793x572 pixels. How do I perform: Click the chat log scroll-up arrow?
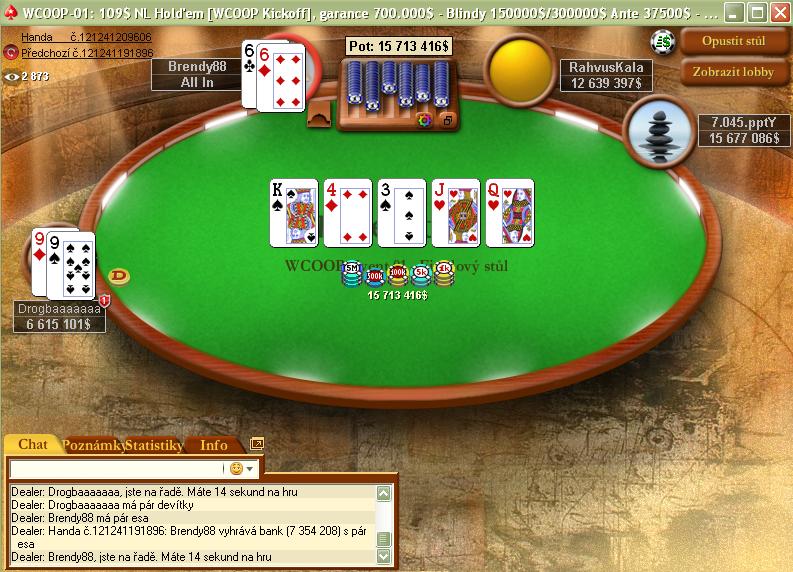click(383, 493)
